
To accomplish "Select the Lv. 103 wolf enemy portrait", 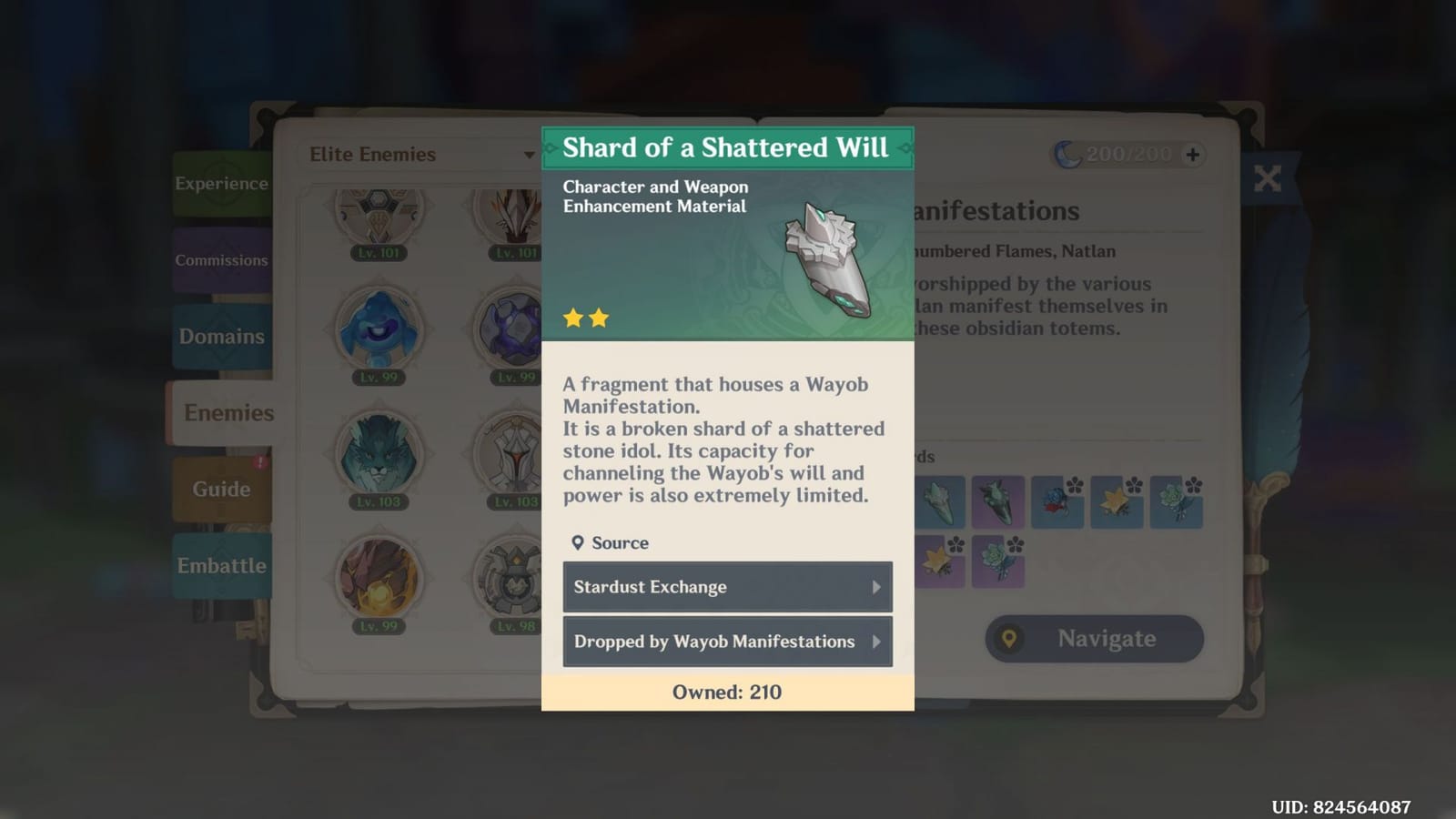I will (379, 455).
